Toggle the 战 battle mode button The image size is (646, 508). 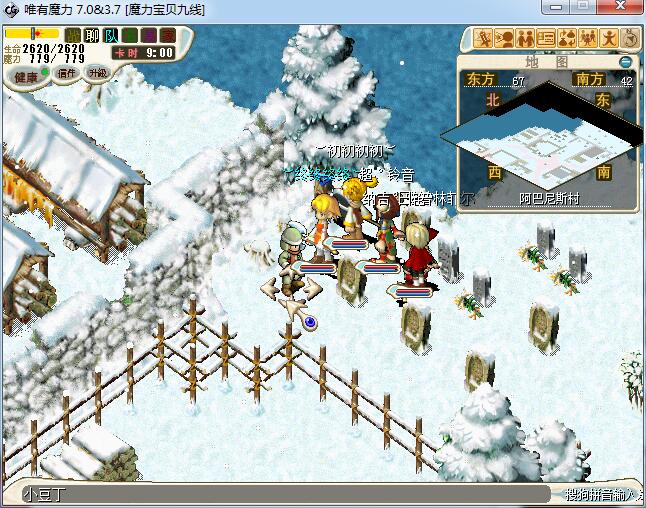[x=73, y=36]
